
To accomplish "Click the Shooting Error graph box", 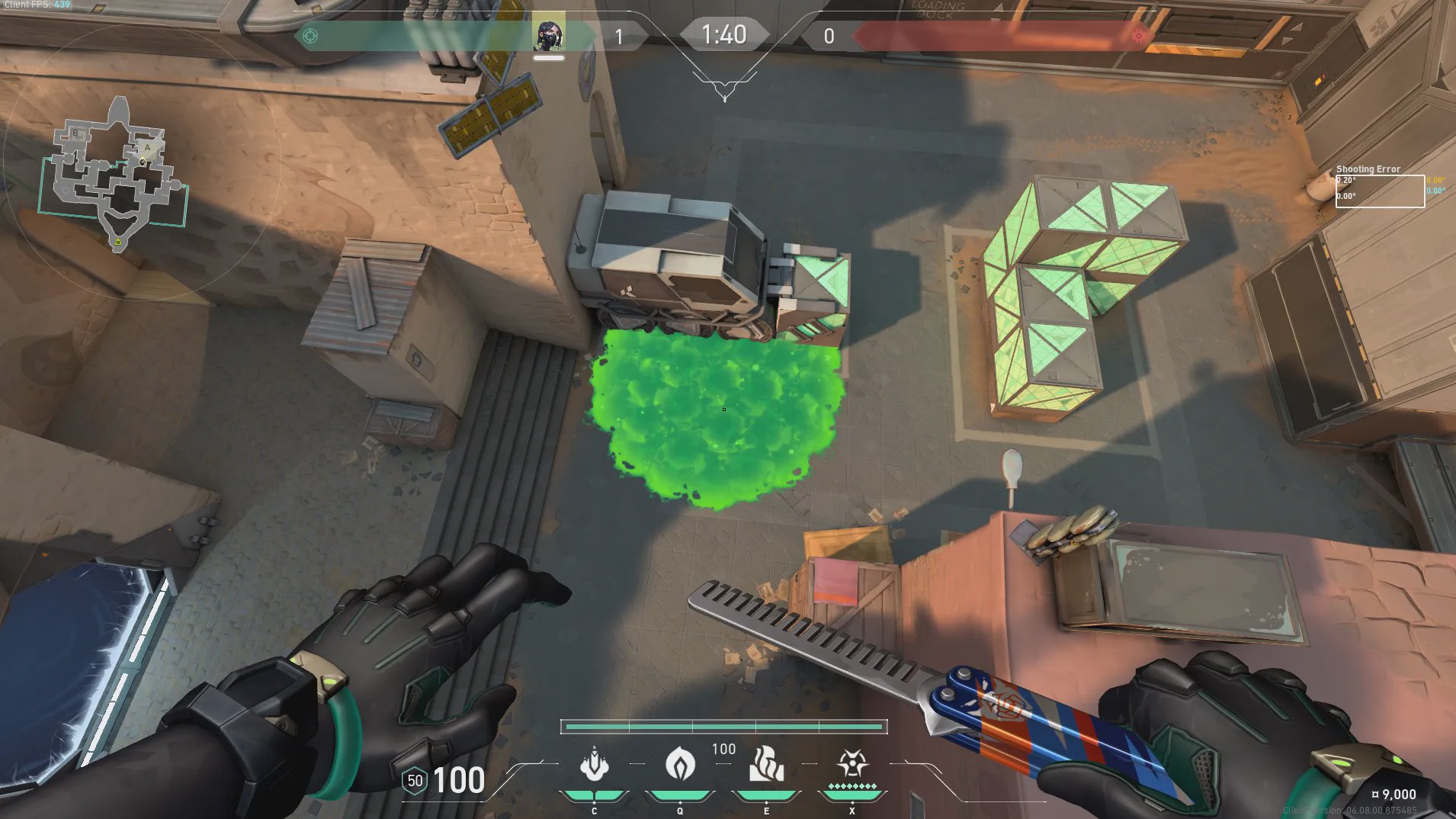I will pyautogui.click(x=1380, y=191).
